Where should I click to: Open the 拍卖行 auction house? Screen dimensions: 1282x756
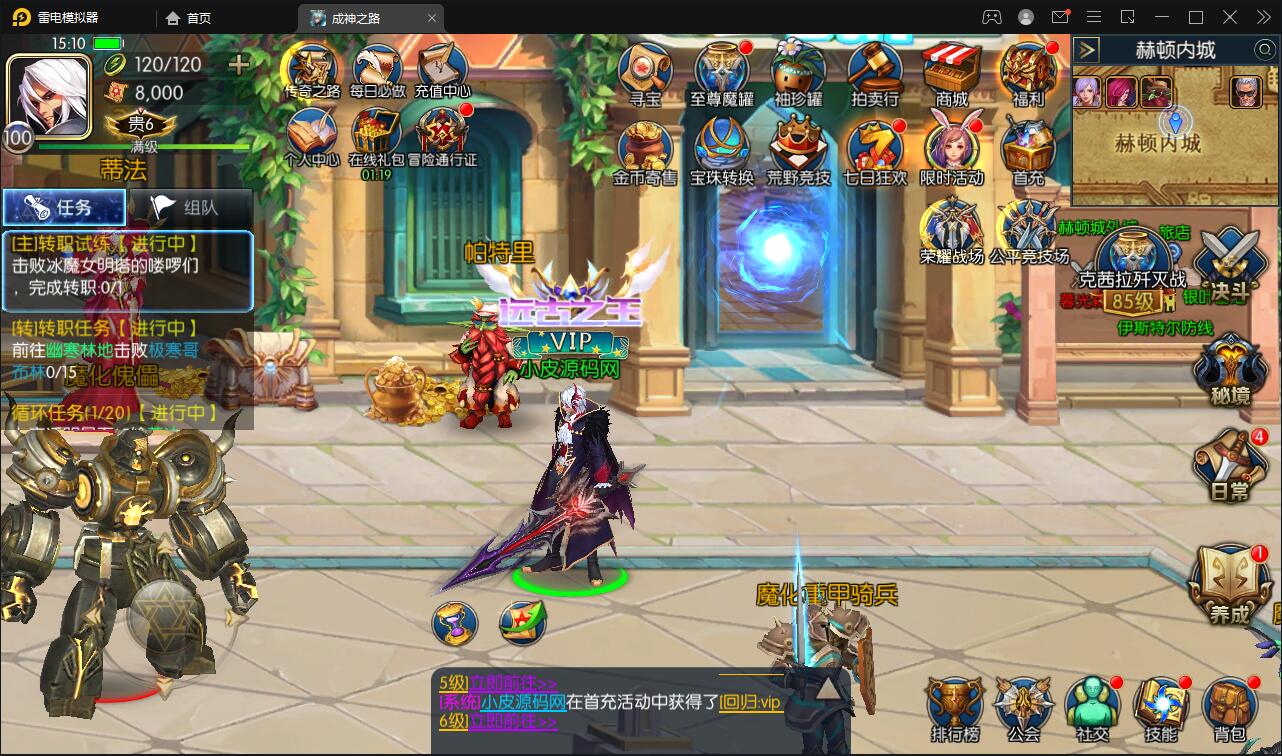pos(874,72)
